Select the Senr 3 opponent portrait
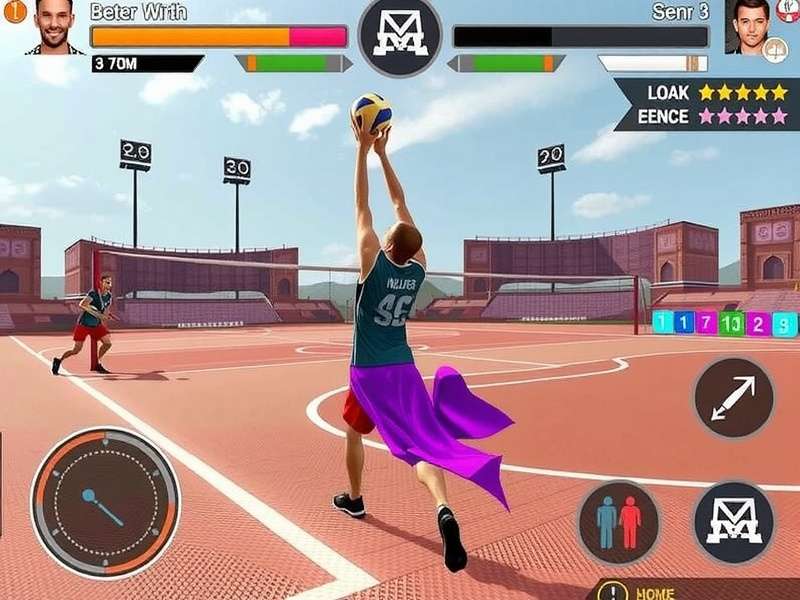 [749, 25]
